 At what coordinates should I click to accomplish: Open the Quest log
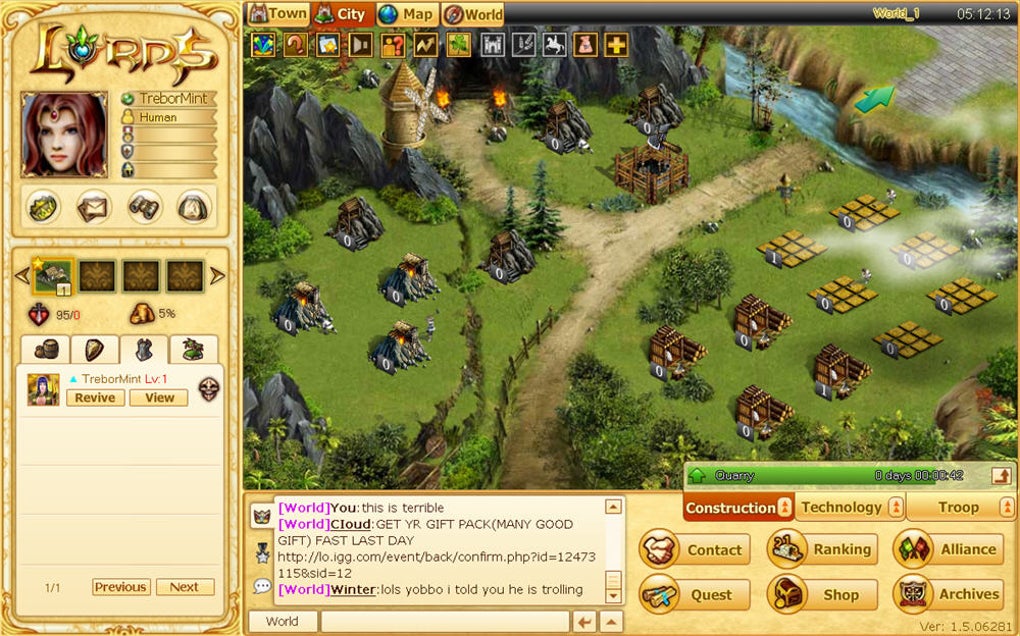coord(695,594)
